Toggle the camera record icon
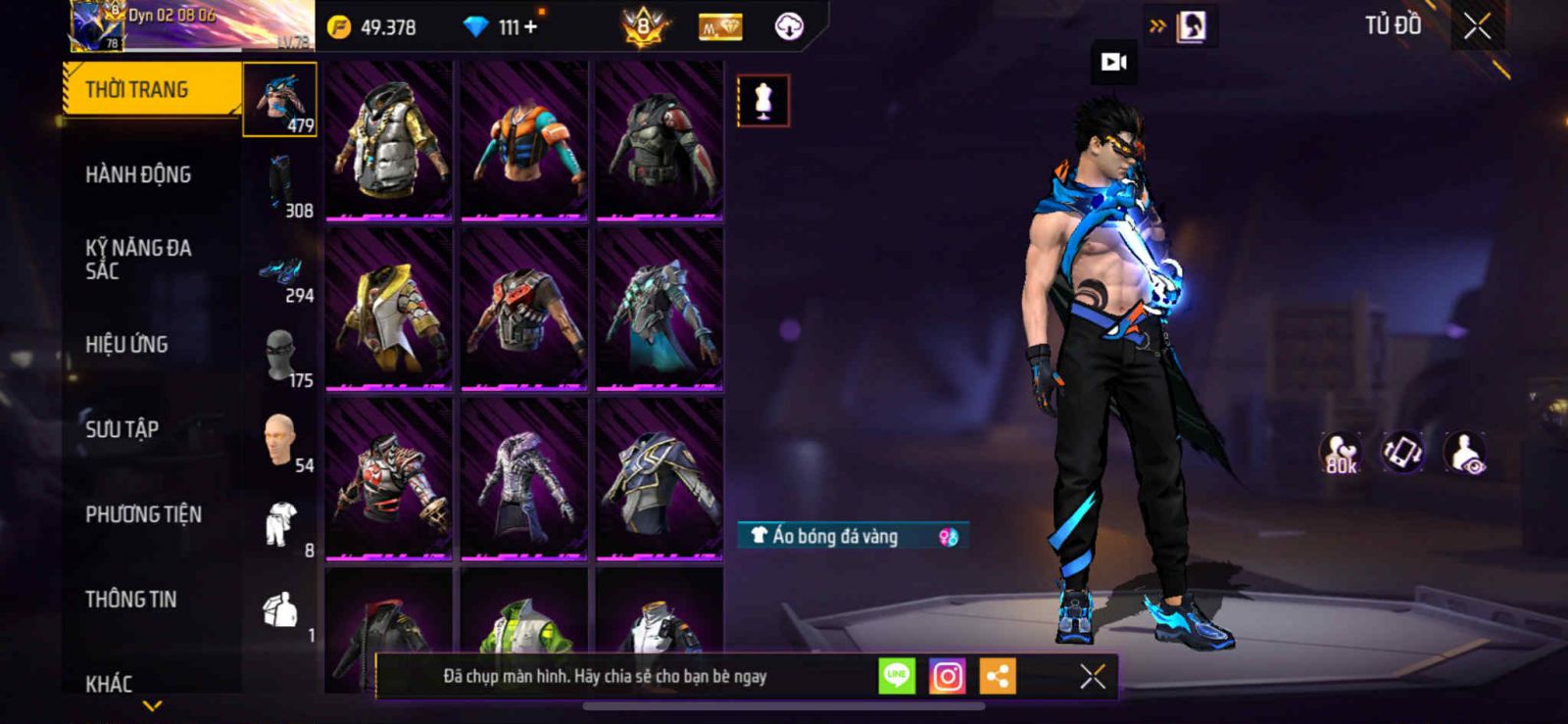 1114,63
